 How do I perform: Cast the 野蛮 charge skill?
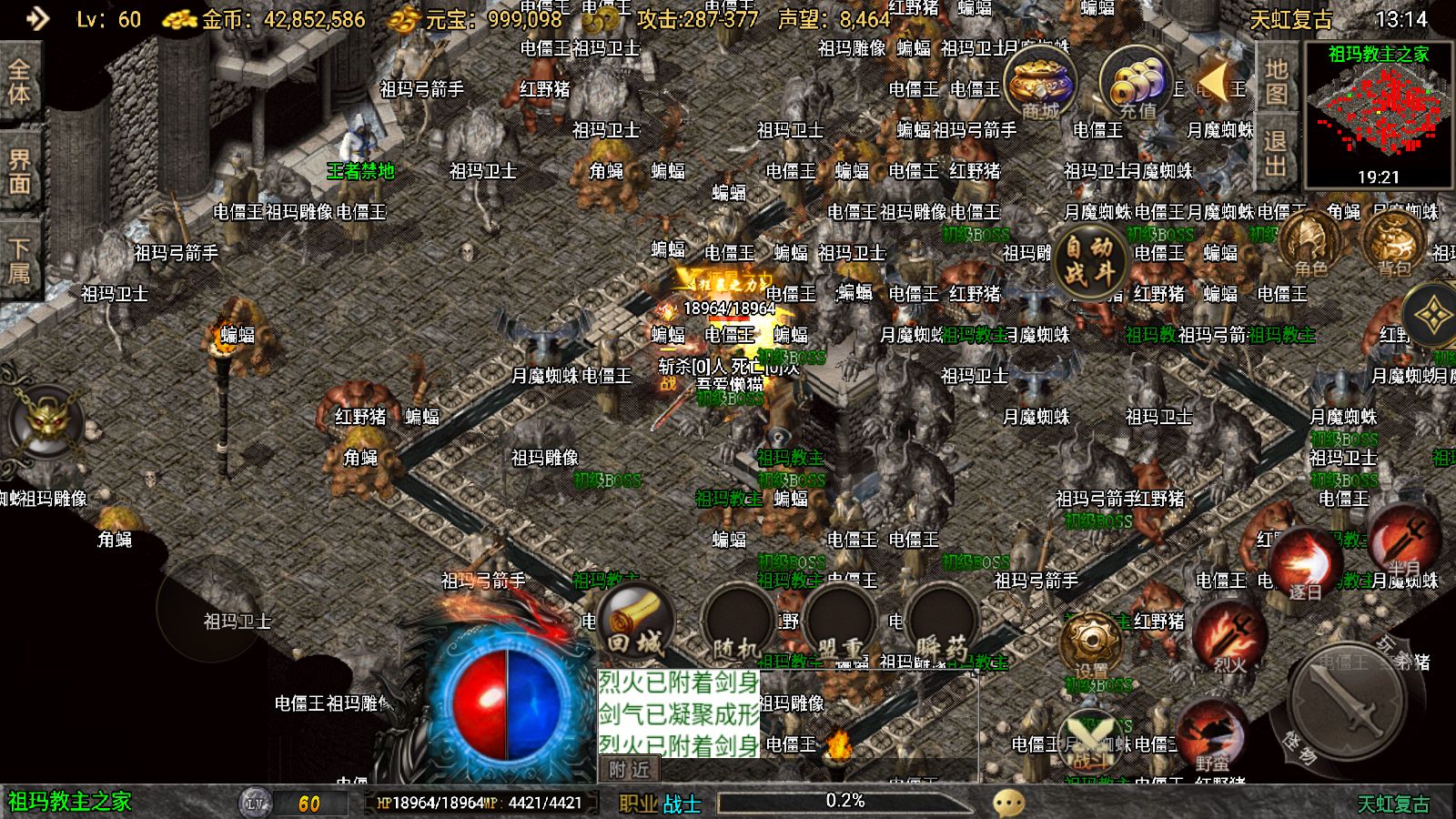tap(1211, 735)
